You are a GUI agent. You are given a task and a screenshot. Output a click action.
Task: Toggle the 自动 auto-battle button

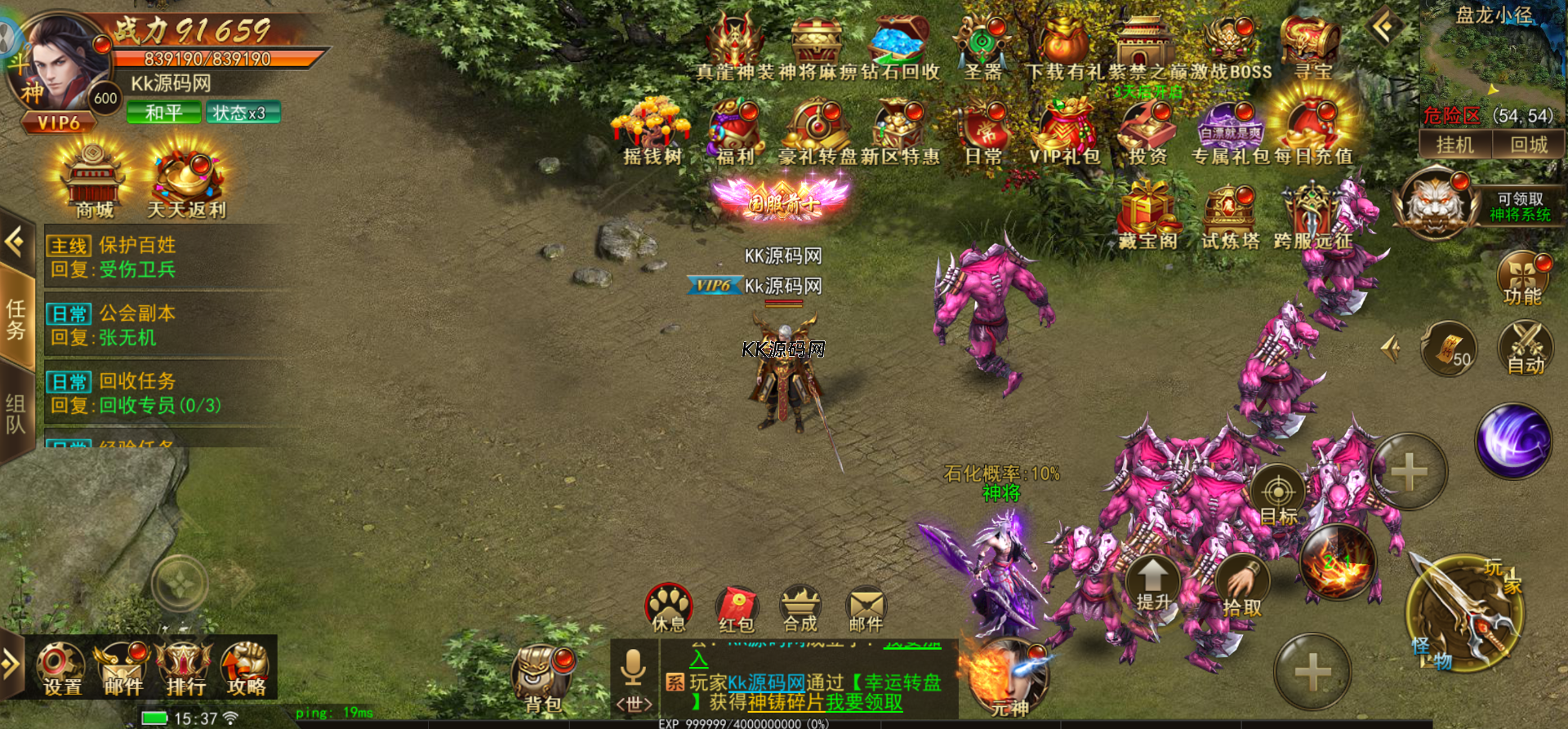1526,347
